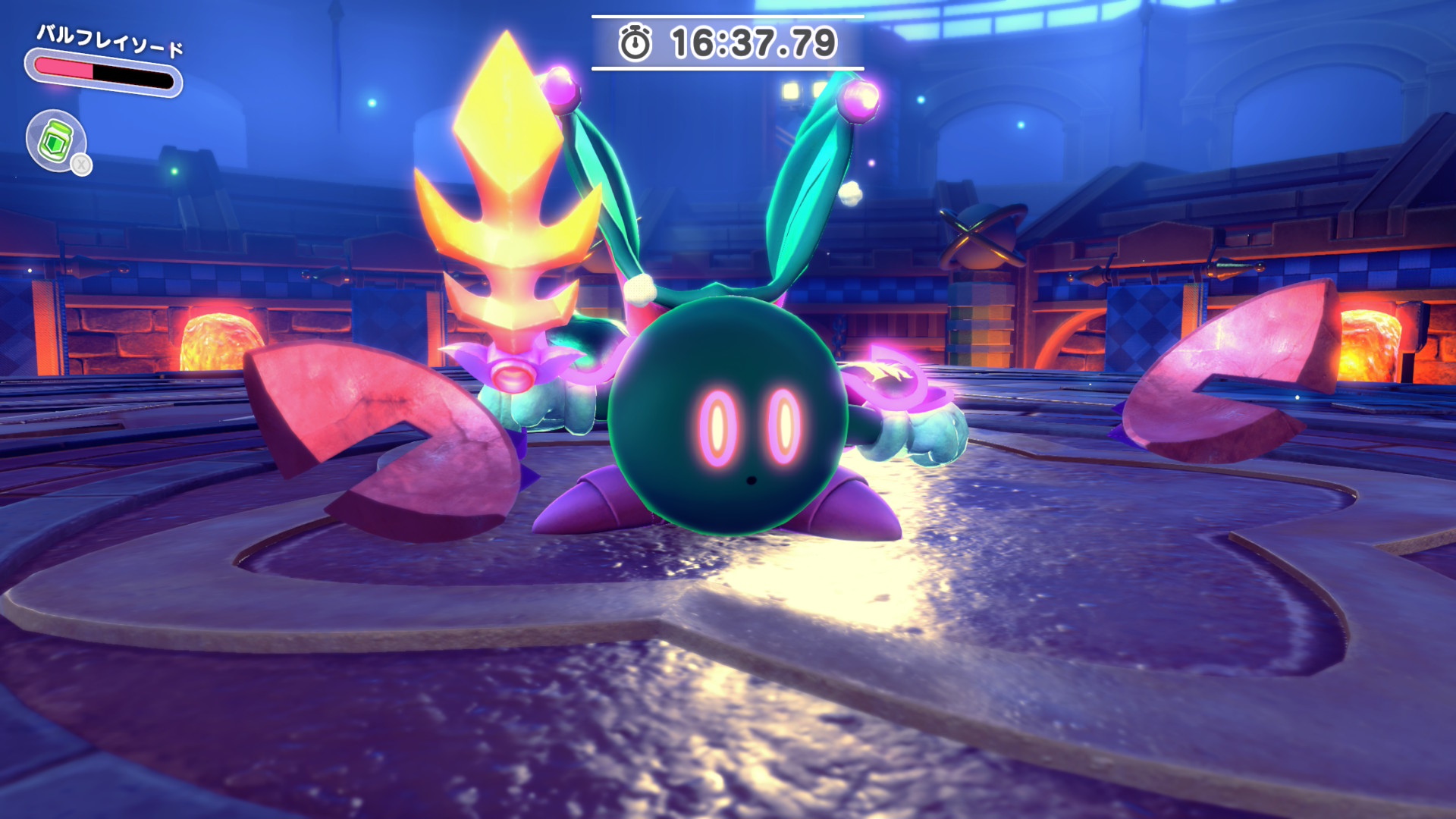This screenshot has height=819, width=1456.
Task: Use the stored green jar item icon
Action: 57,140
